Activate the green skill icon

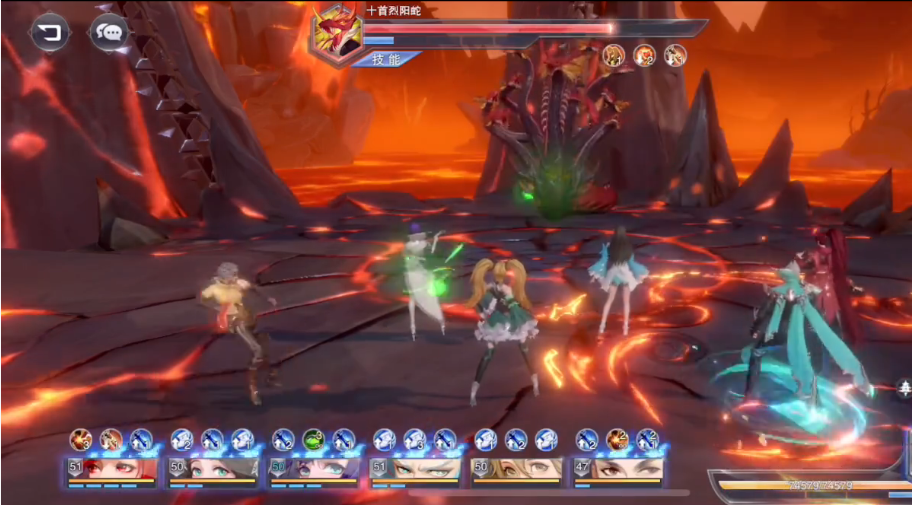pos(313,439)
